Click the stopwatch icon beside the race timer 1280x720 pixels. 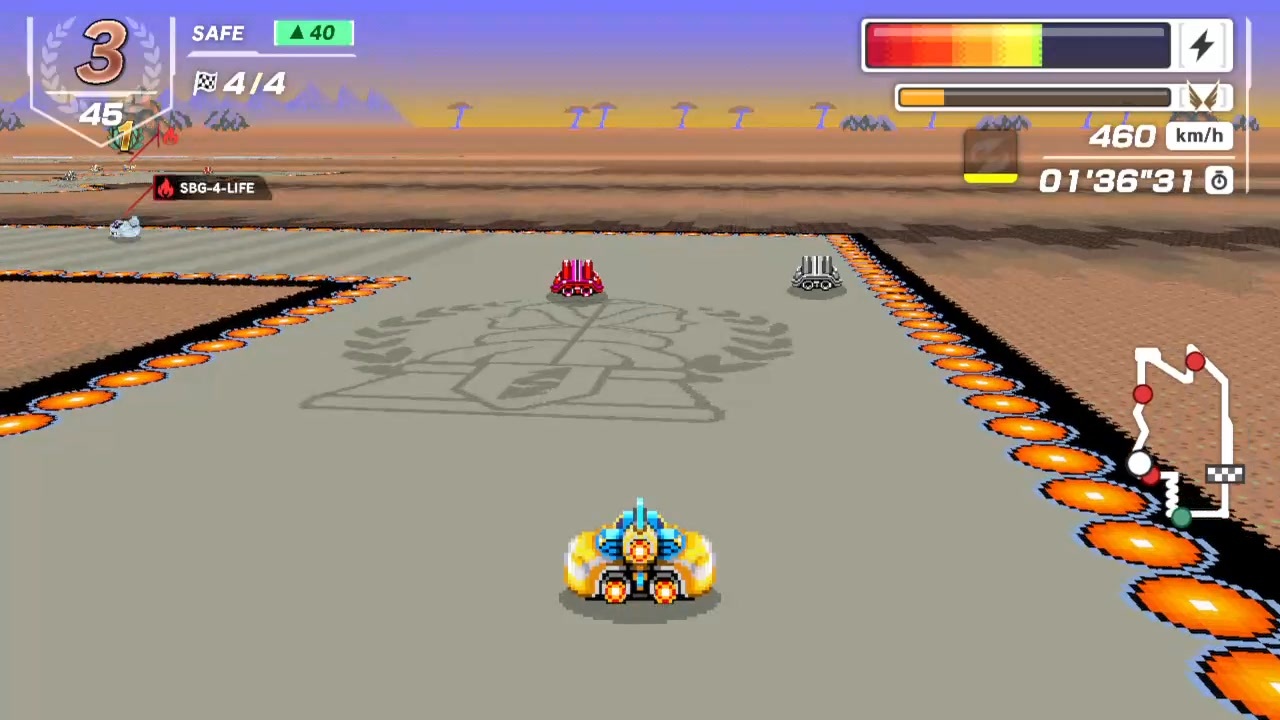1219,181
